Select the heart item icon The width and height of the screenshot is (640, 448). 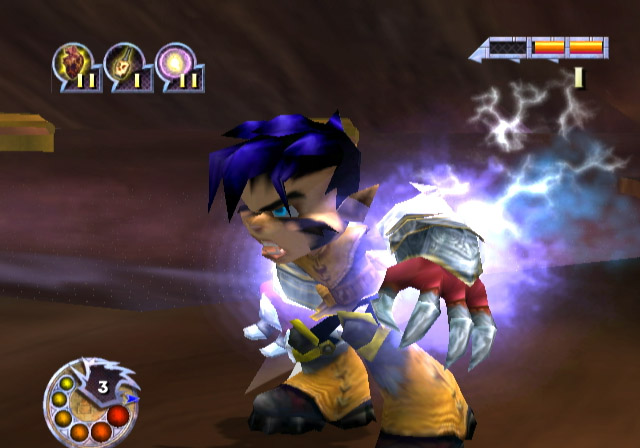pyautogui.click(x=72, y=65)
